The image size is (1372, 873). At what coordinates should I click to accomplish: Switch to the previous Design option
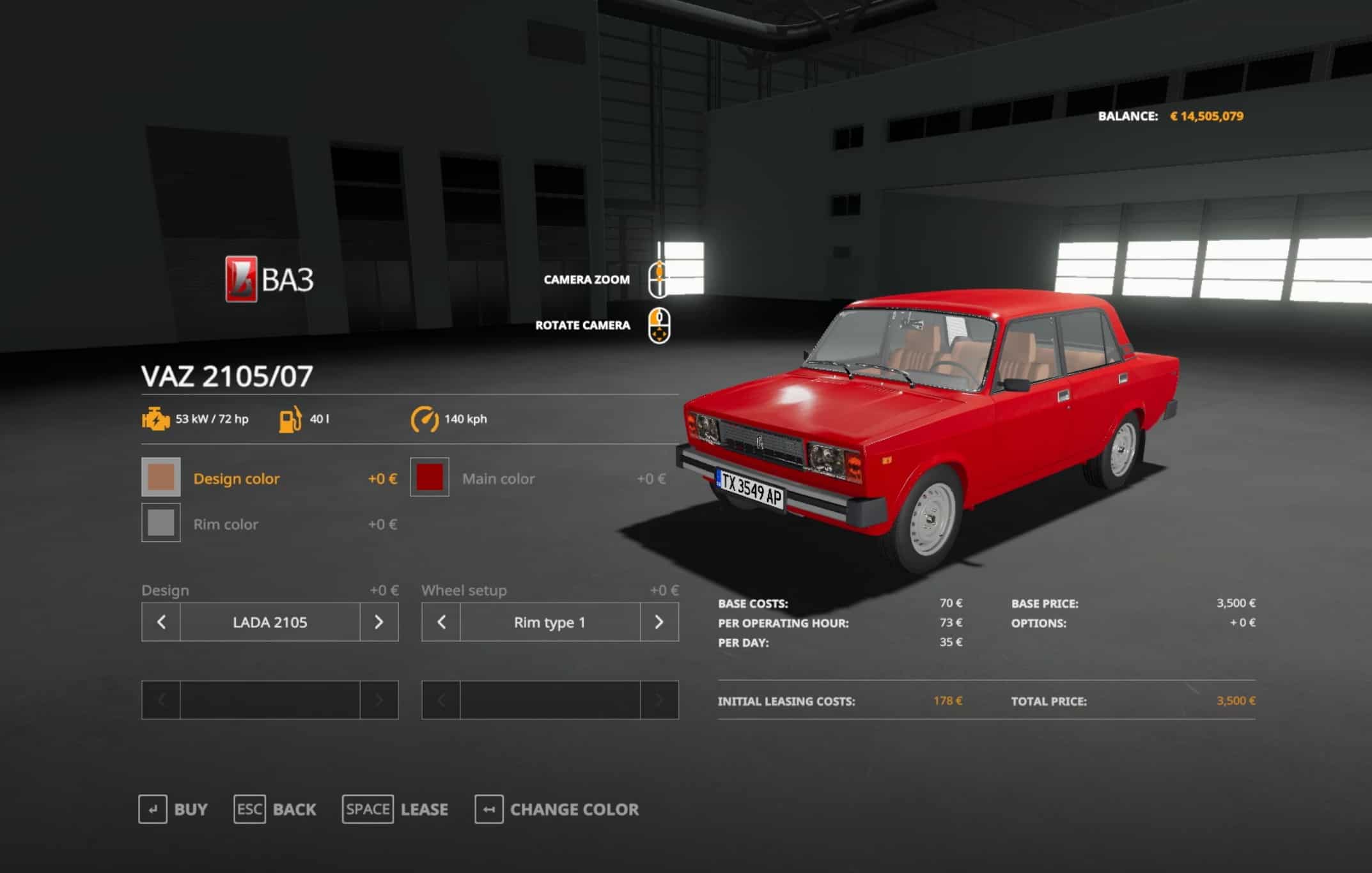[x=161, y=622]
